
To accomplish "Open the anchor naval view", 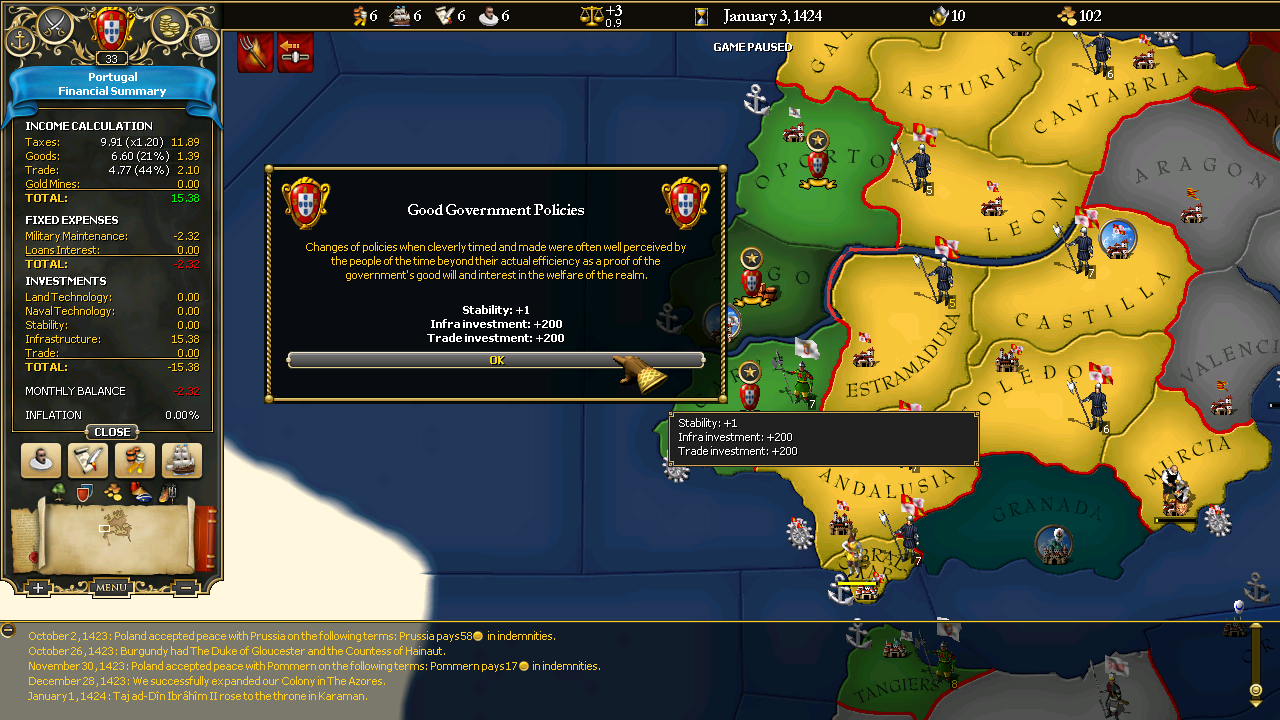I will tap(20, 41).
